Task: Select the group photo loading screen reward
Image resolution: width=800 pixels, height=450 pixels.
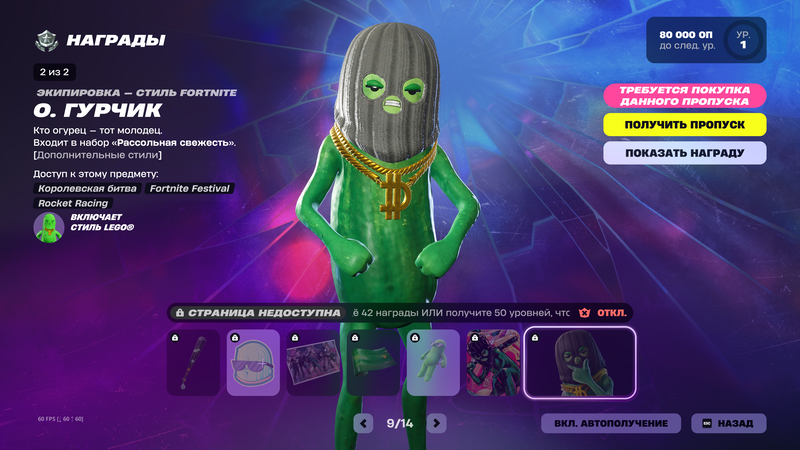Action: click(313, 363)
